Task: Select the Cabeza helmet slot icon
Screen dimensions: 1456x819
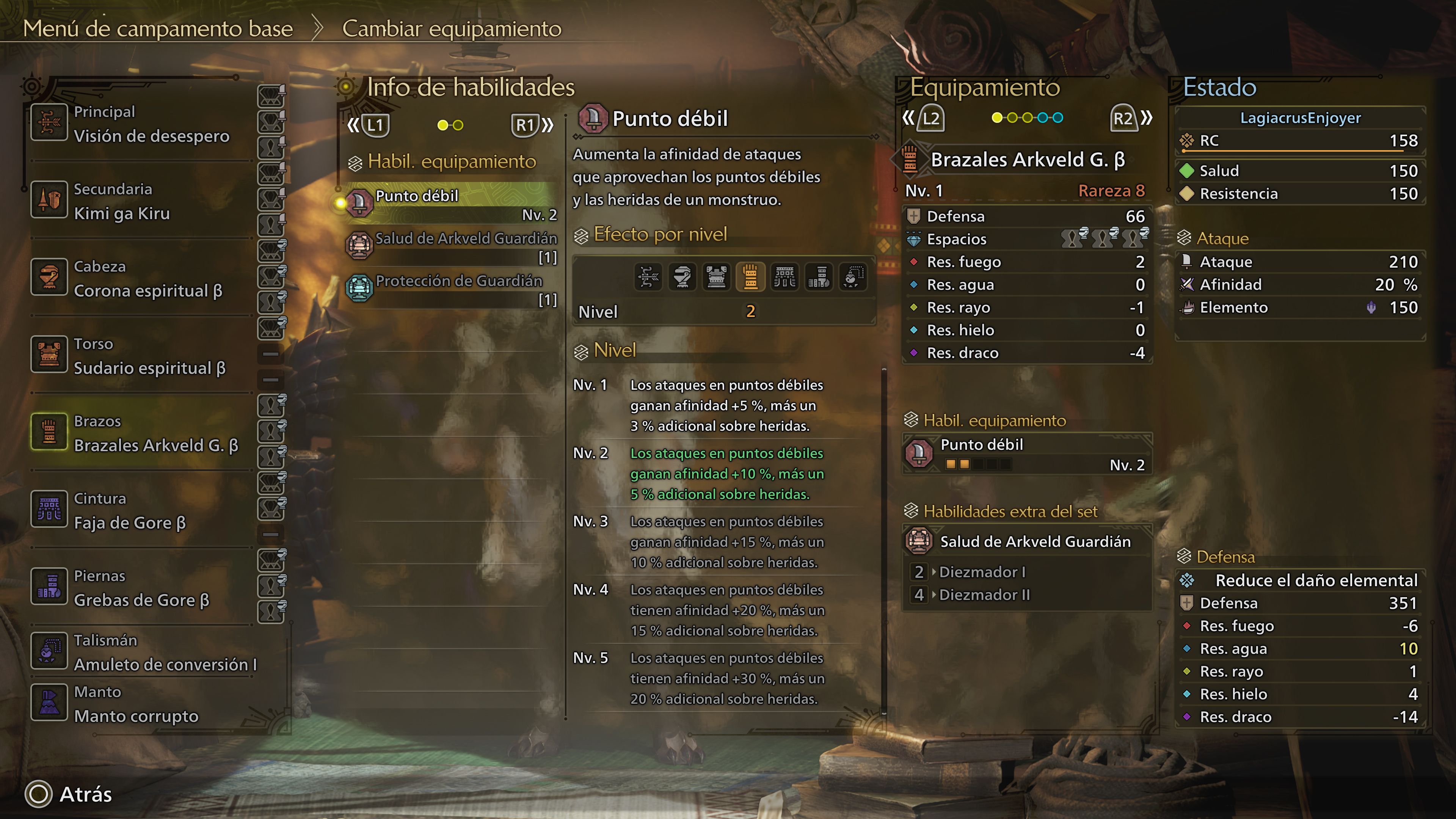Action: tap(49, 277)
